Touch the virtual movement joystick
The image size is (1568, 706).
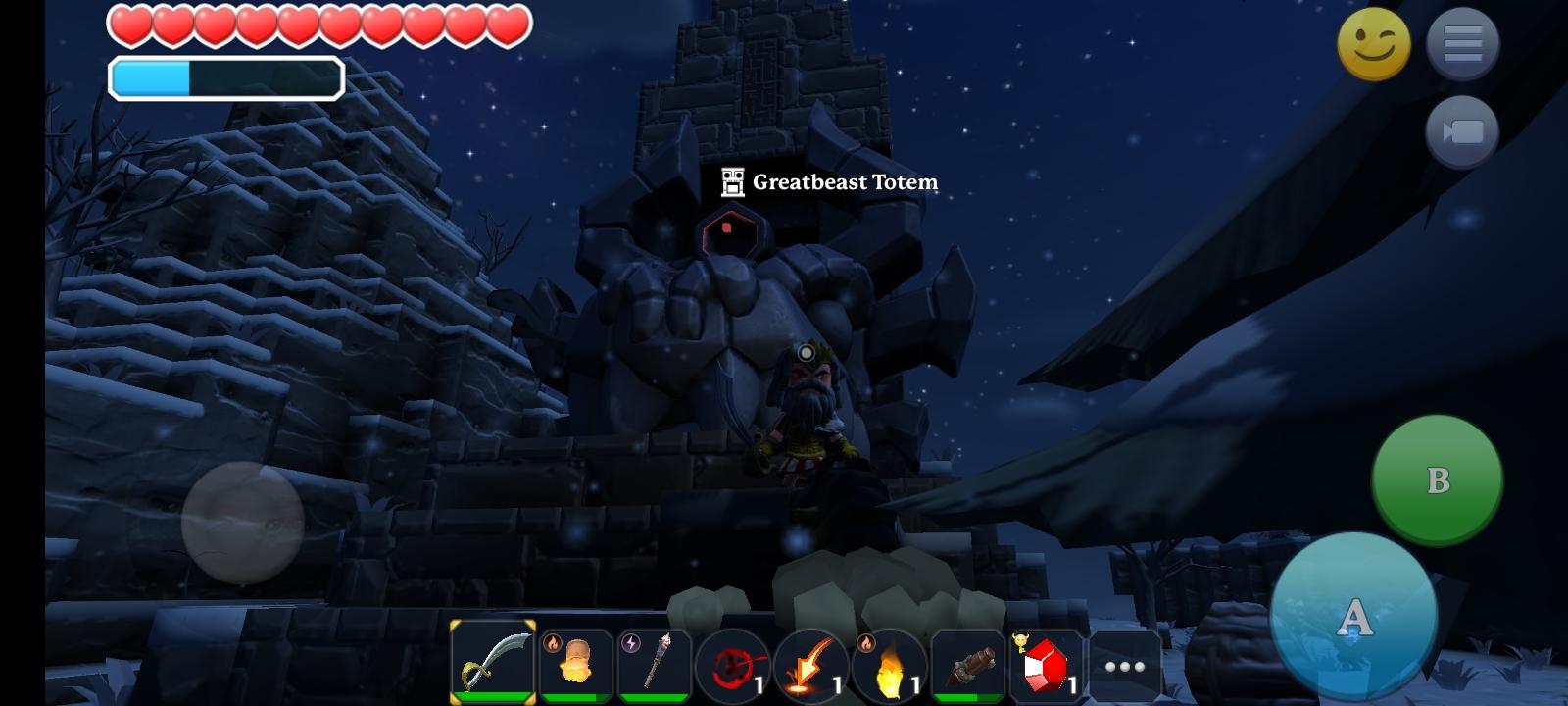pos(242,523)
